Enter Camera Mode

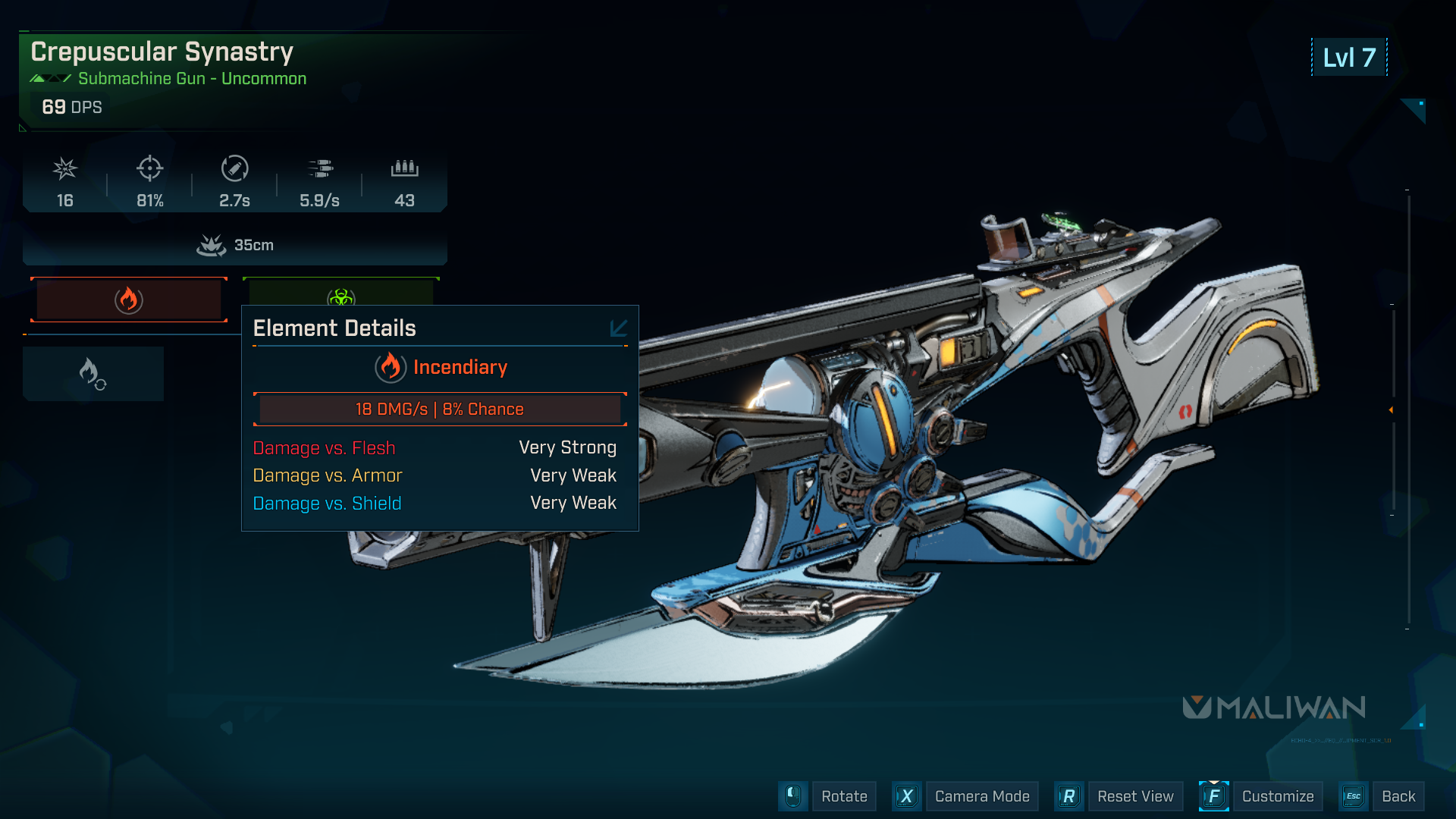(x=981, y=796)
